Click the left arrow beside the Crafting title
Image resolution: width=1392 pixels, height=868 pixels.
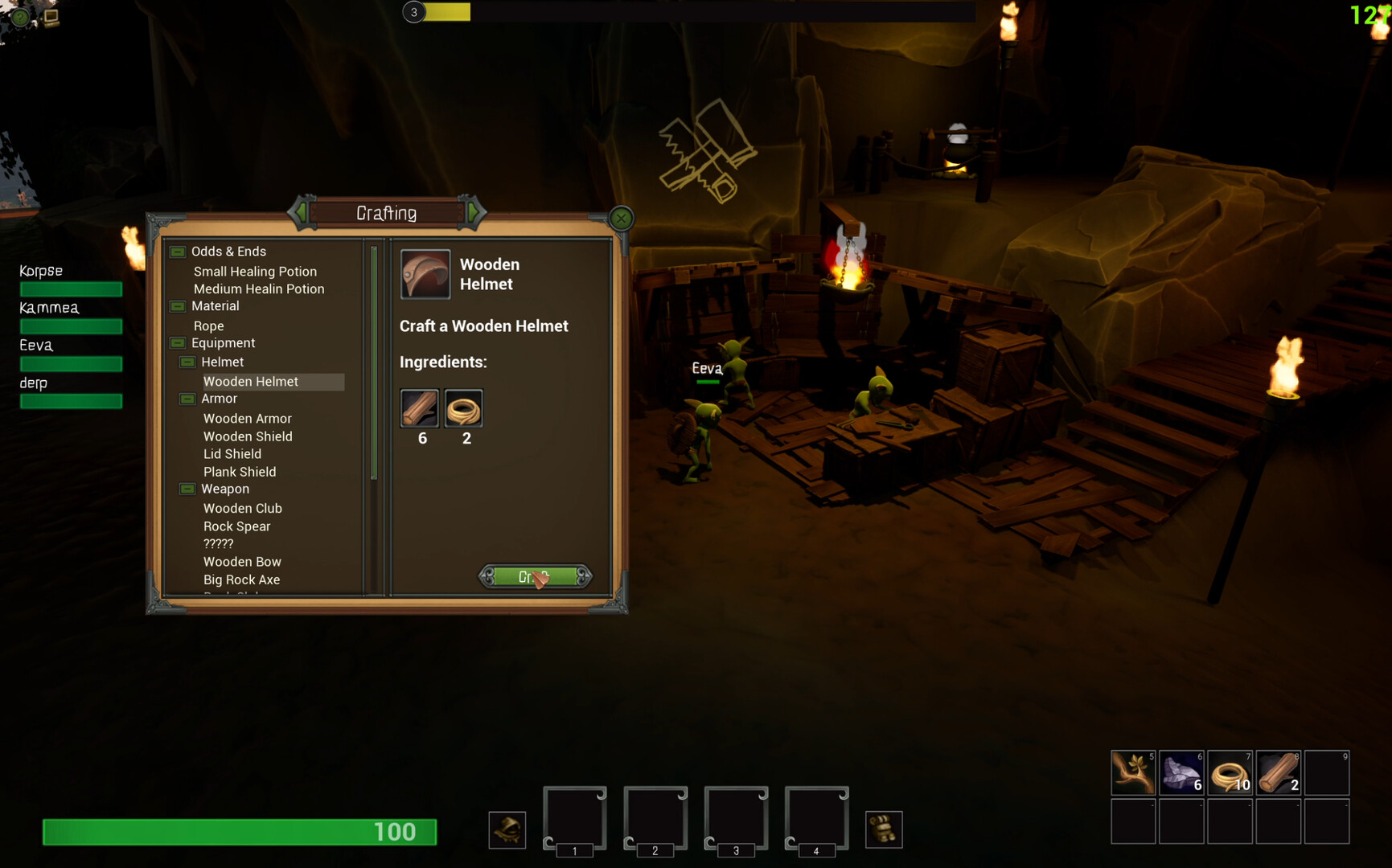click(x=301, y=212)
